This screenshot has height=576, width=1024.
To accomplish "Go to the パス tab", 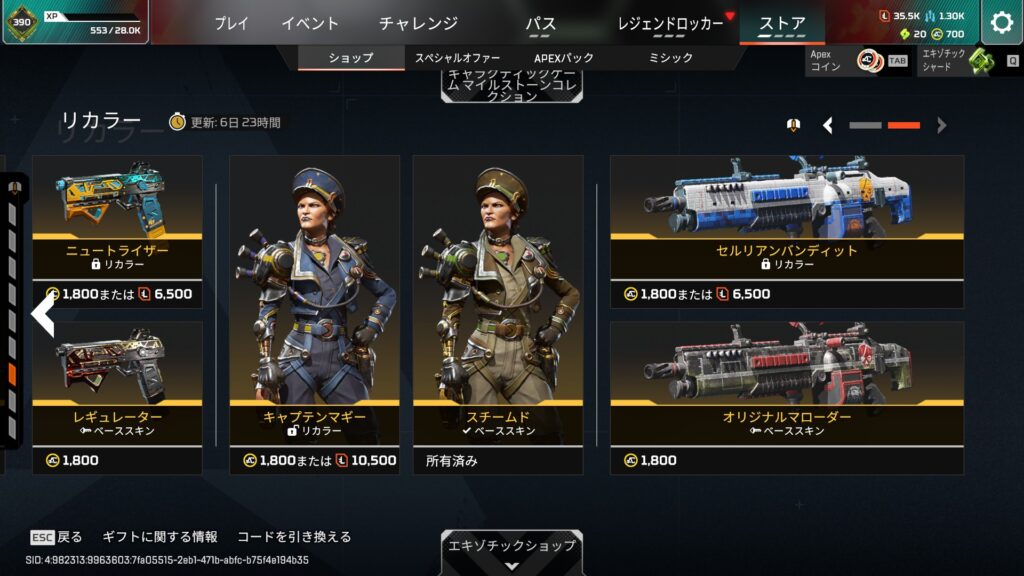I will coord(540,23).
